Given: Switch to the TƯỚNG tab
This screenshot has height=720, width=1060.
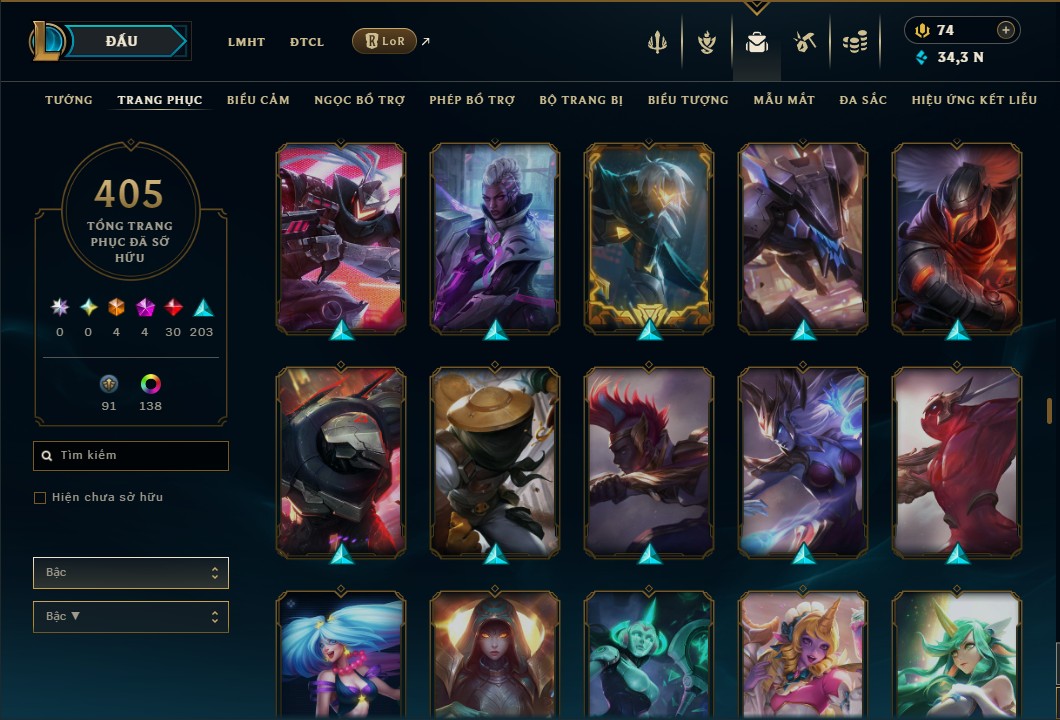Looking at the screenshot, I should (69, 100).
